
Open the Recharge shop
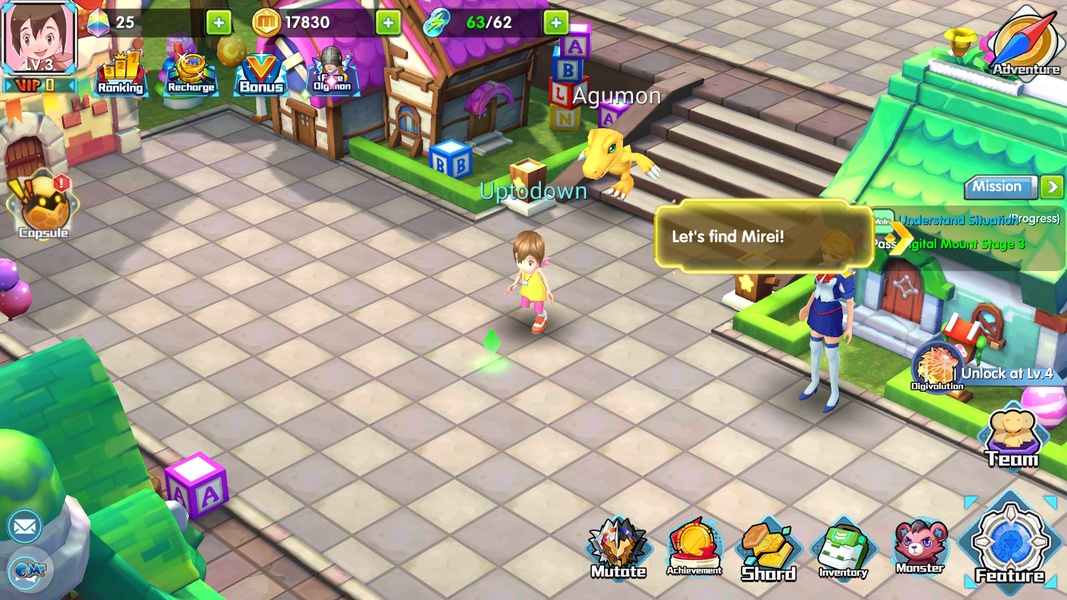191,72
